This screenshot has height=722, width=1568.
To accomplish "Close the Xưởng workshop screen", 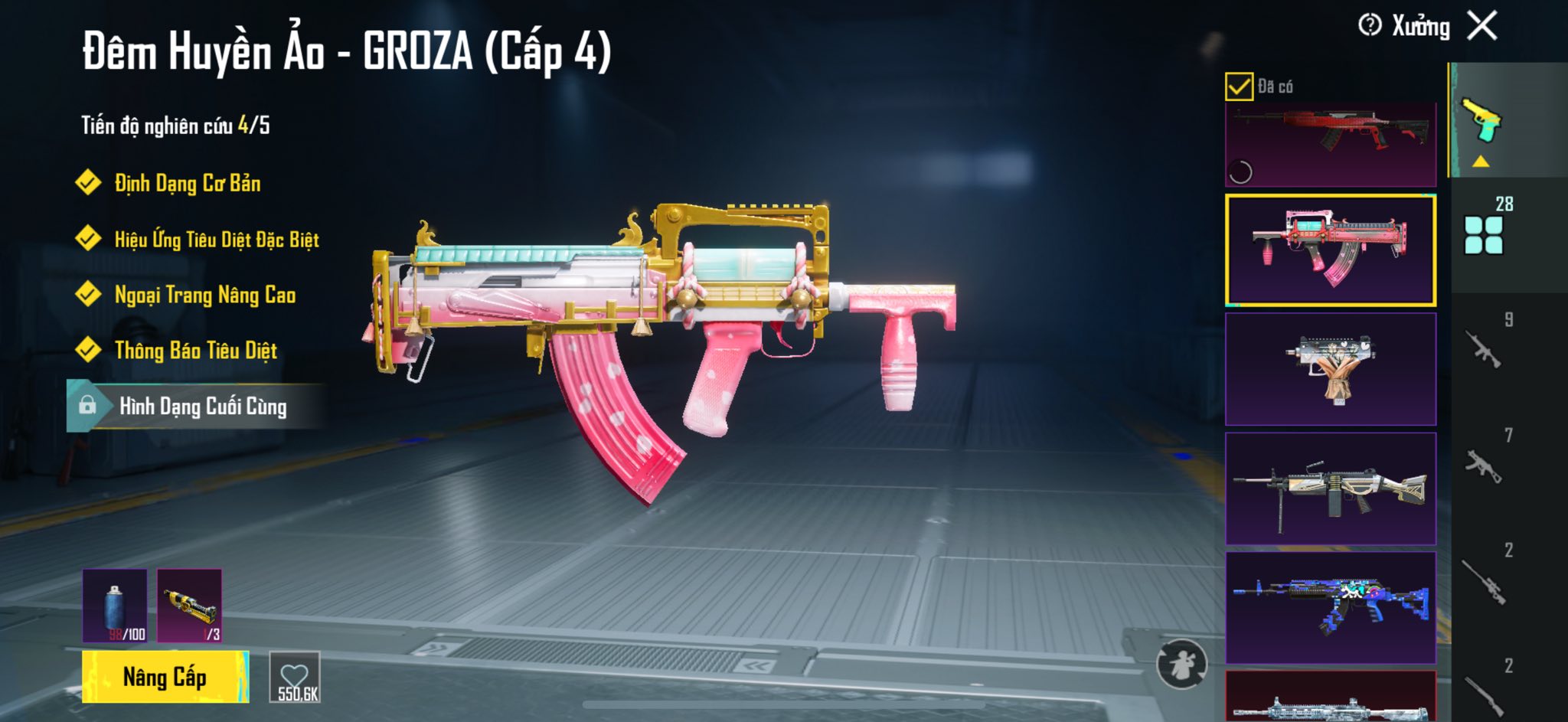I will [1482, 26].
